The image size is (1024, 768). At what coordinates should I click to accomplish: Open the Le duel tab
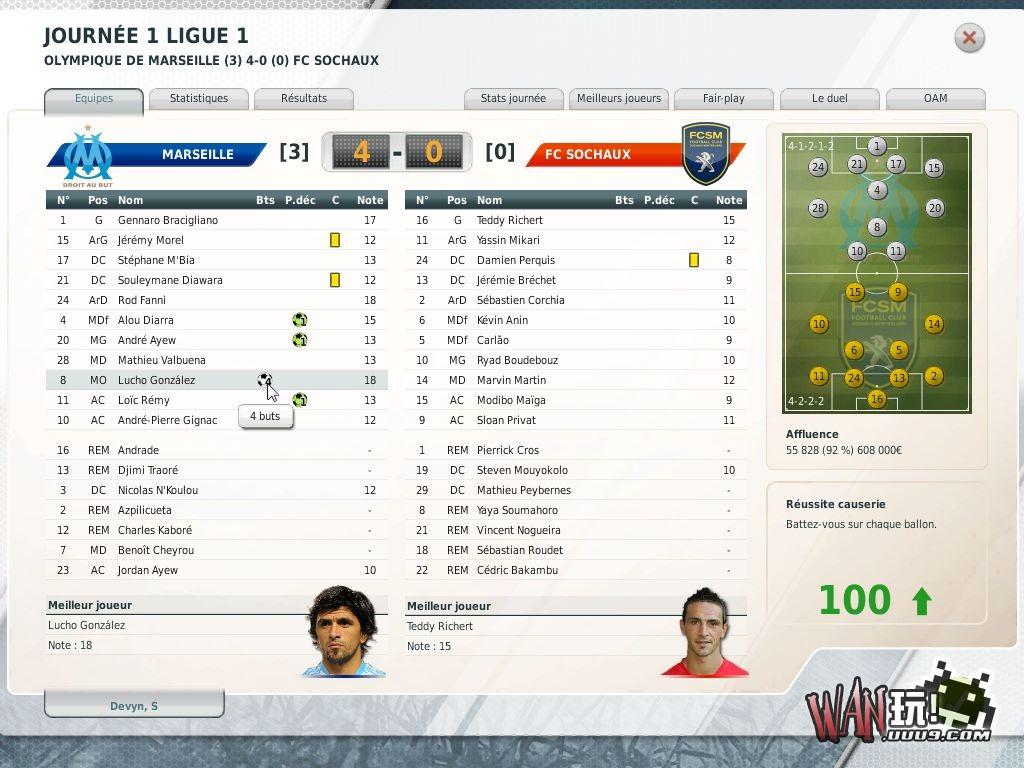[829, 99]
